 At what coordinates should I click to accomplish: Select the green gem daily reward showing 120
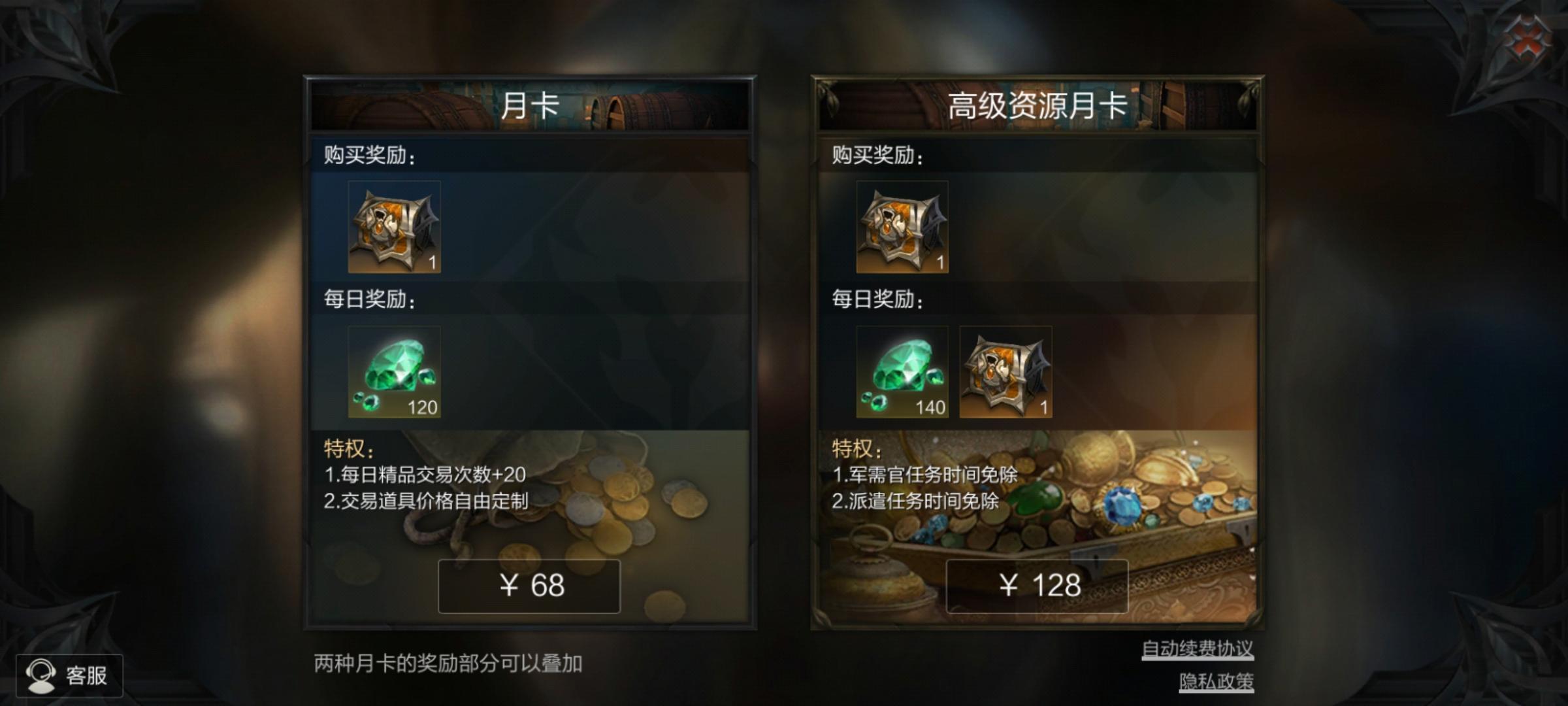click(x=394, y=373)
